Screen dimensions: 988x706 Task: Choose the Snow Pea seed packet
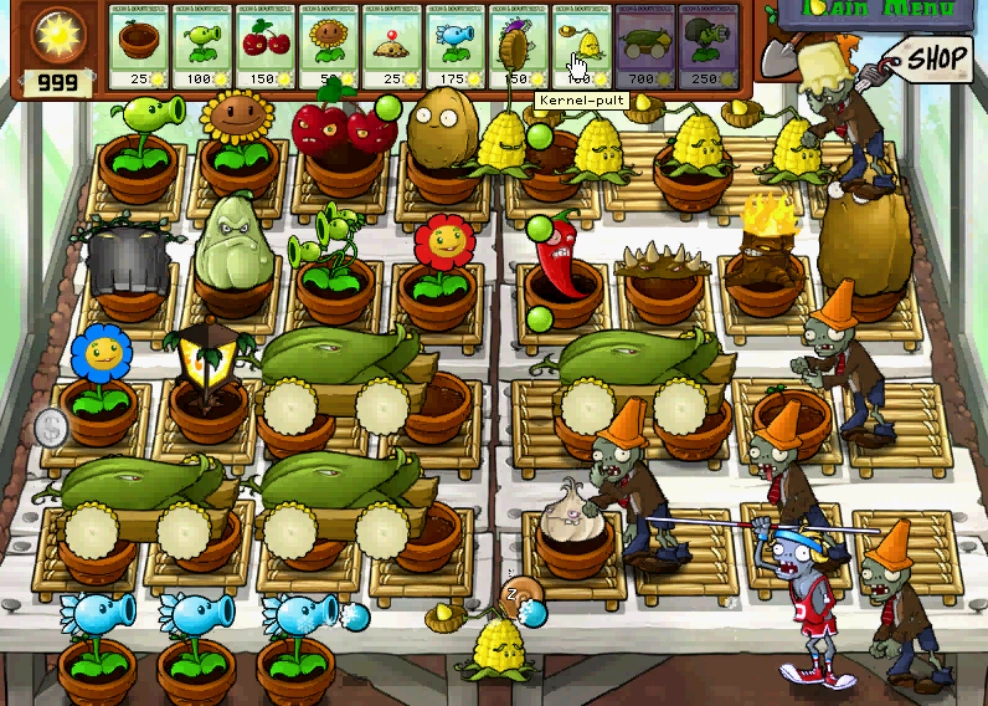[455, 46]
